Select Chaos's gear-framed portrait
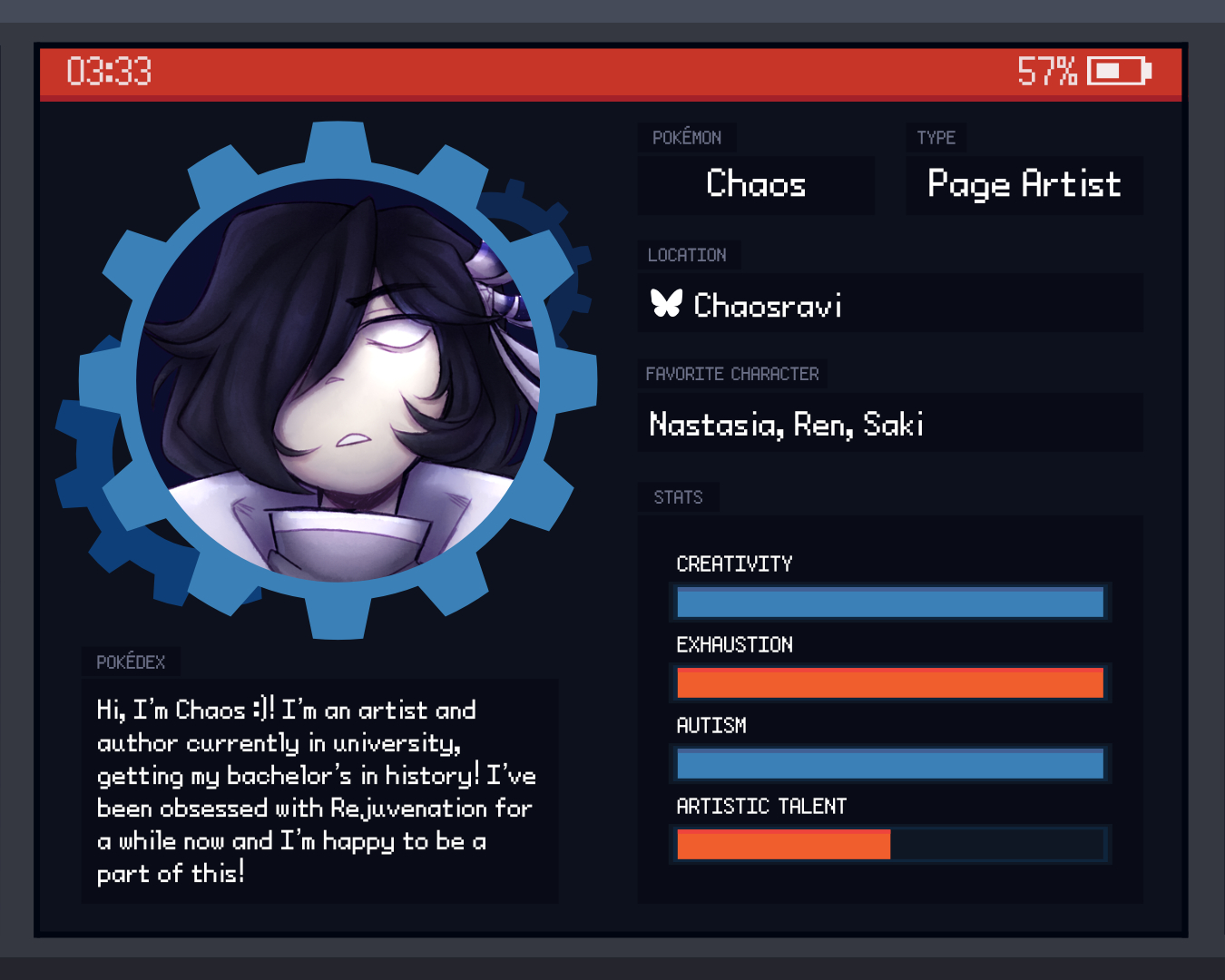The height and width of the screenshot is (980, 1225). (x=338, y=381)
